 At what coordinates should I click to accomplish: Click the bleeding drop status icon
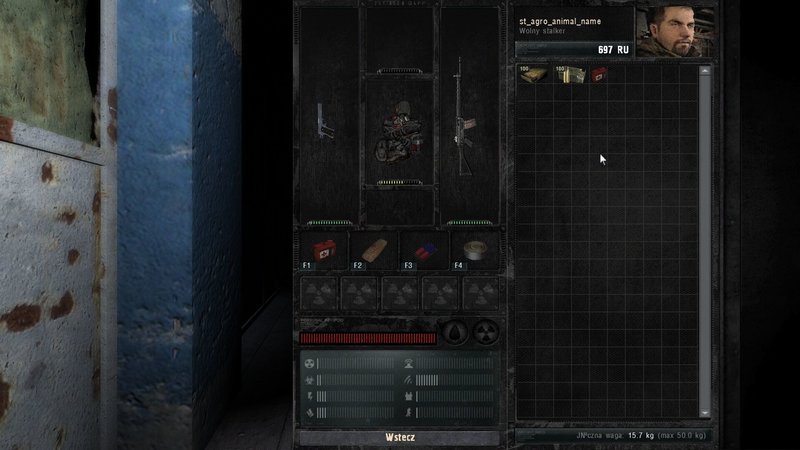click(x=454, y=332)
